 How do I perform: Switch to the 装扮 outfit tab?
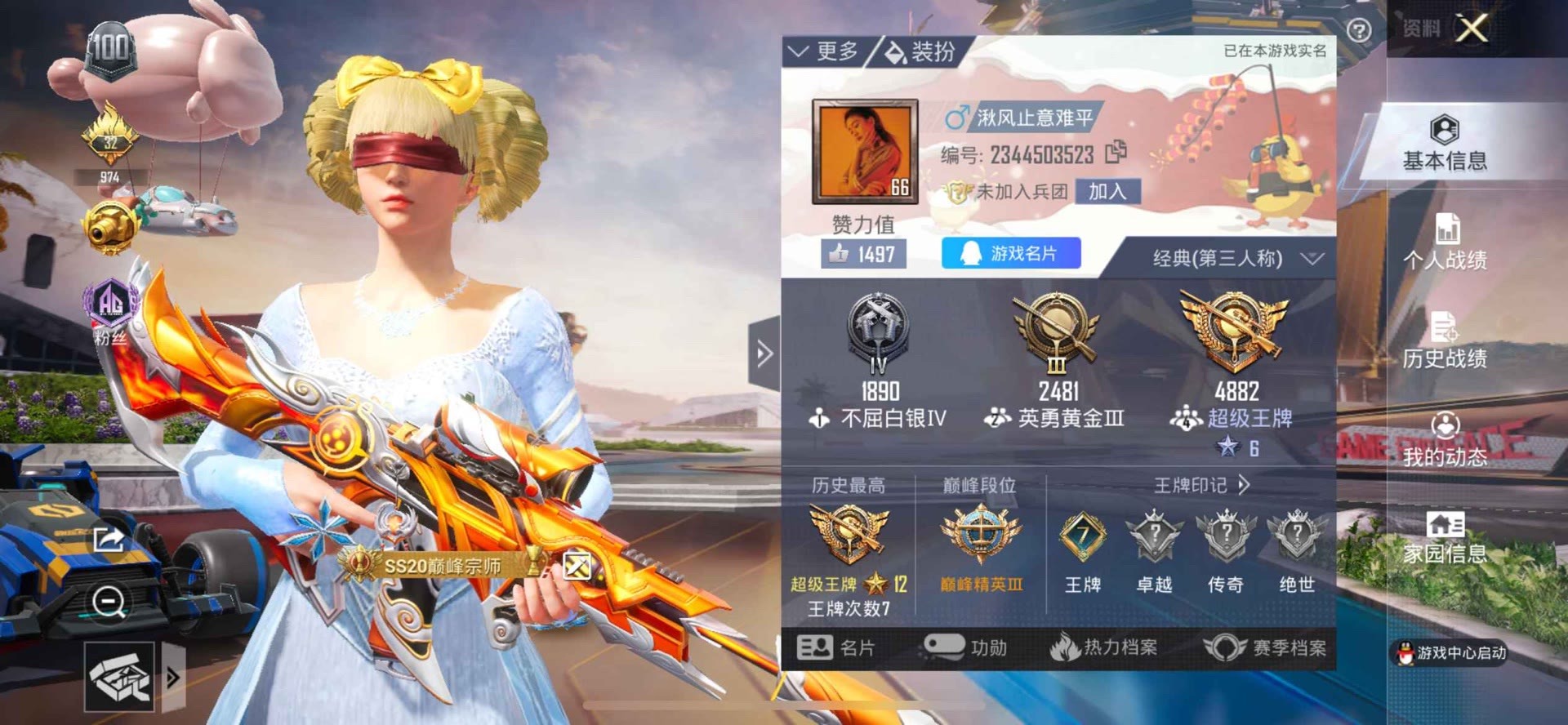point(920,52)
